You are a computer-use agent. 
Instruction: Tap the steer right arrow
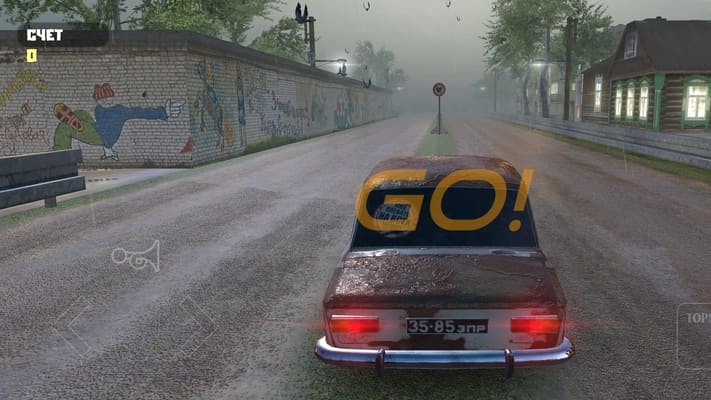pos(196,325)
